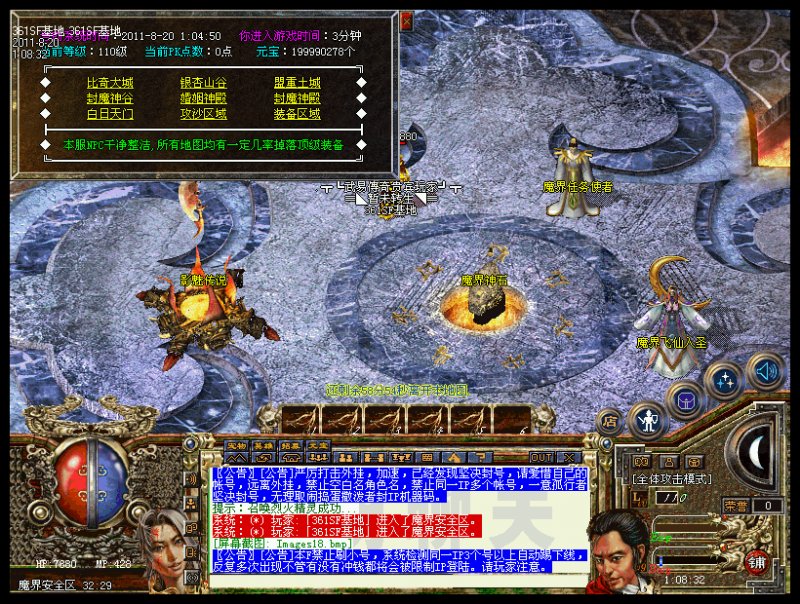Select the 盟重土城 teleport link
Image resolution: width=800 pixels, height=604 pixels.
point(297,83)
